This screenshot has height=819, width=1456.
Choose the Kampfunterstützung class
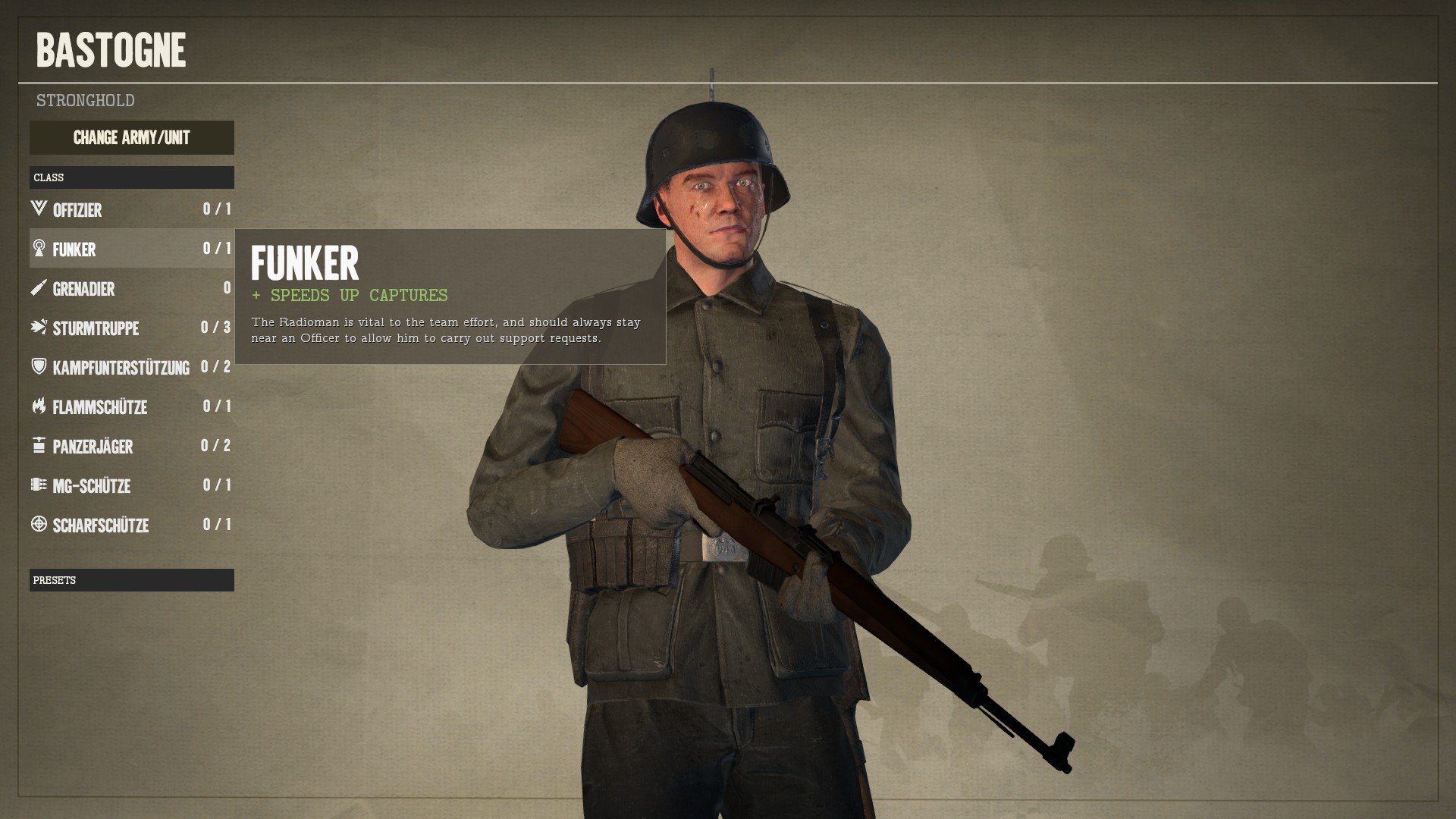(x=131, y=367)
